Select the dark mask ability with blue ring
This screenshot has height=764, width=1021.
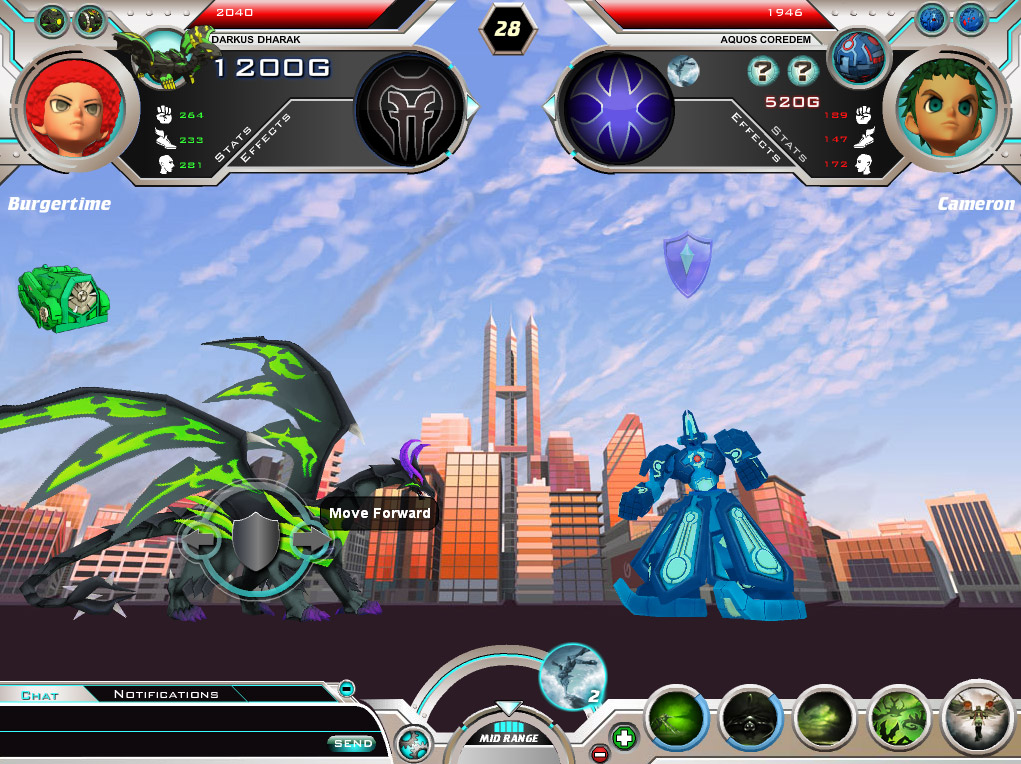[x=750, y=719]
